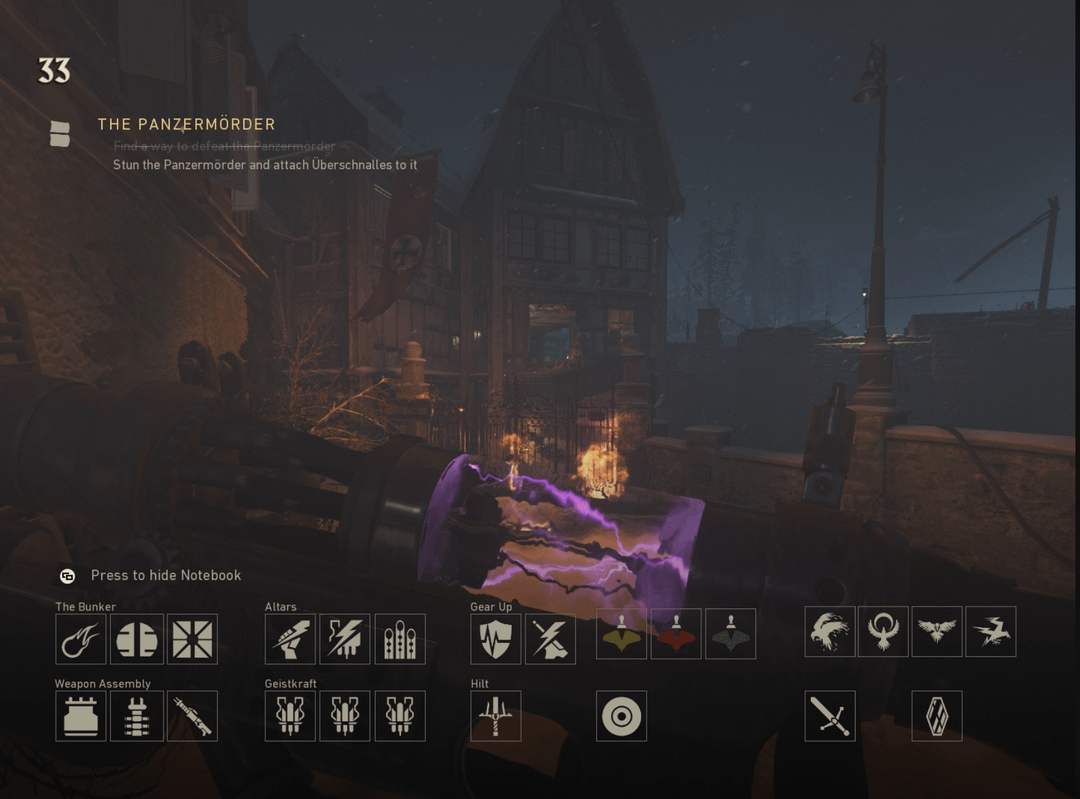Image resolution: width=1080 pixels, height=799 pixels.
Task: Select the grey winged dagger icon
Action: [x=730, y=634]
